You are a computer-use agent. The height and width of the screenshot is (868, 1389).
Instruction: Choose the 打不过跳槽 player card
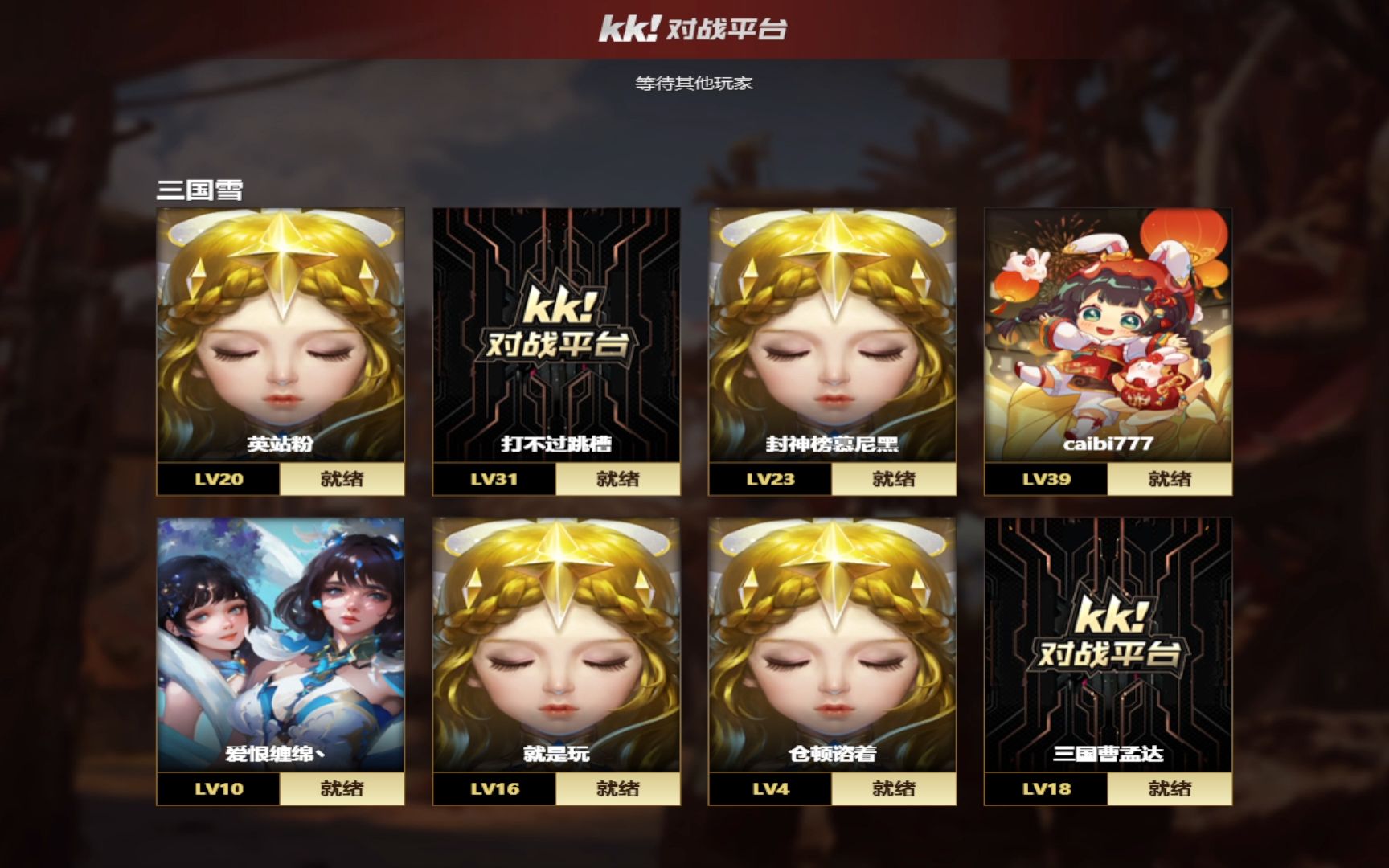tap(556, 336)
